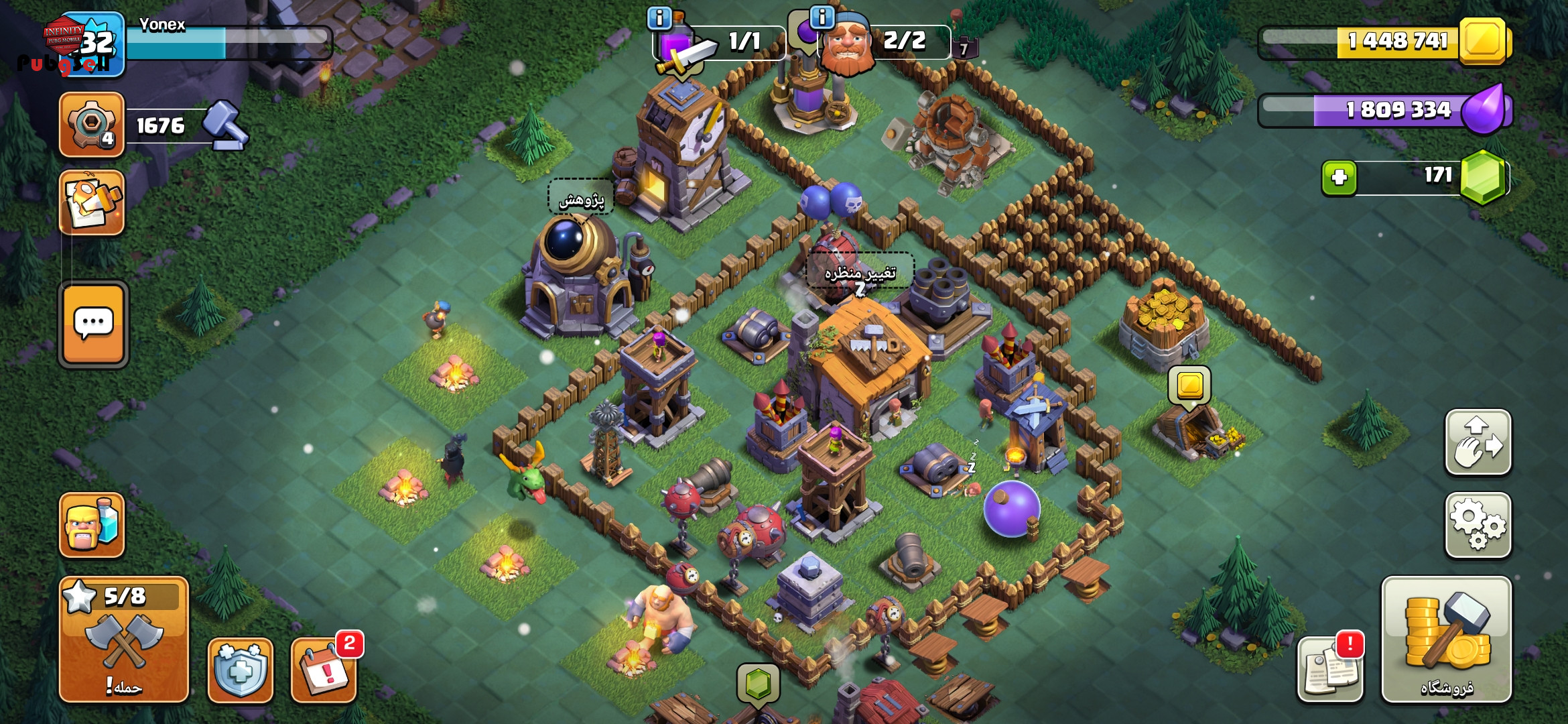Open the settings gears button
The image size is (1568, 724).
coord(1478,526)
